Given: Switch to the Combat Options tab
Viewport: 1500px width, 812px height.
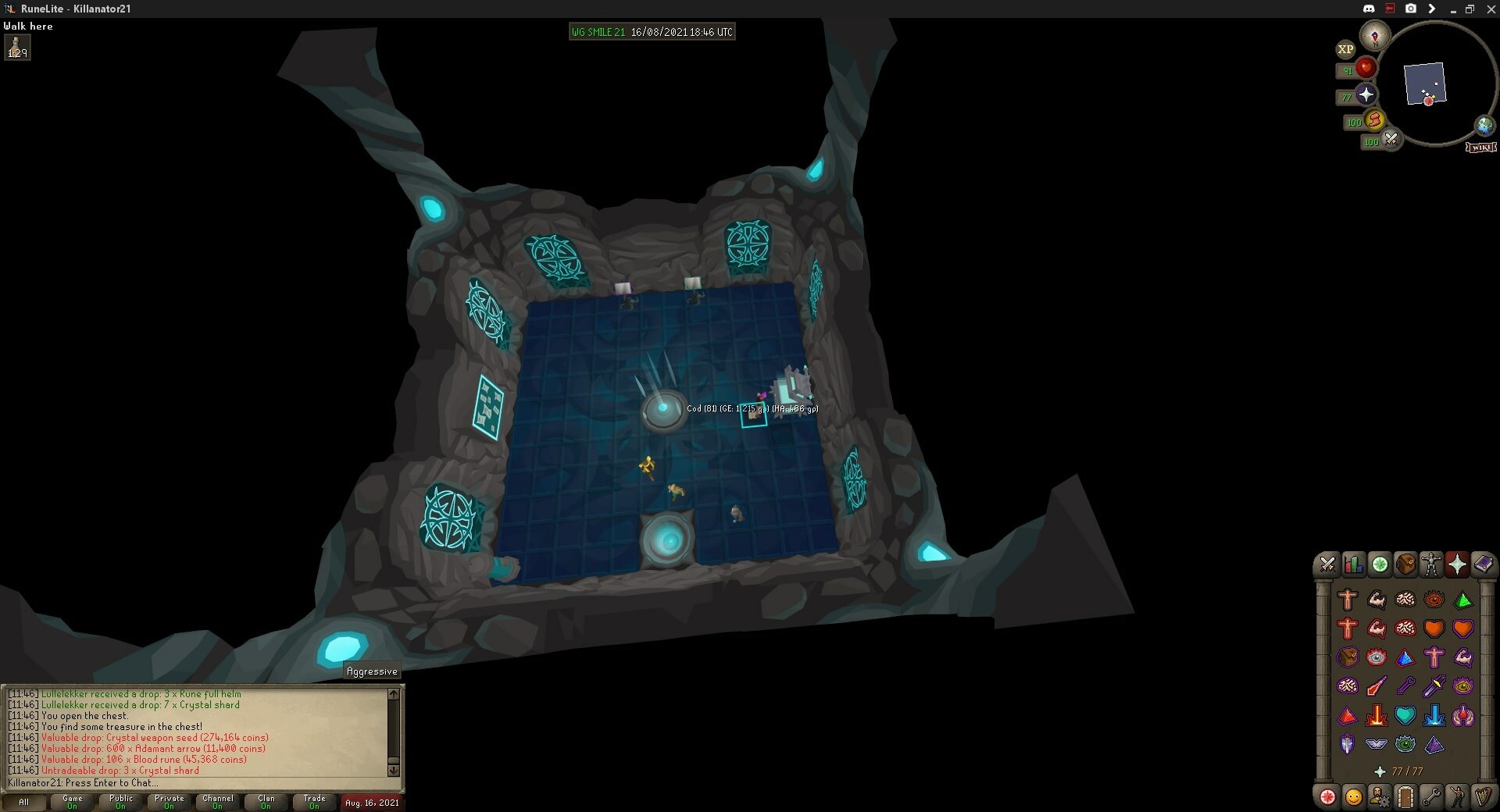Looking at the screenshot, I should click(1327, 564).
